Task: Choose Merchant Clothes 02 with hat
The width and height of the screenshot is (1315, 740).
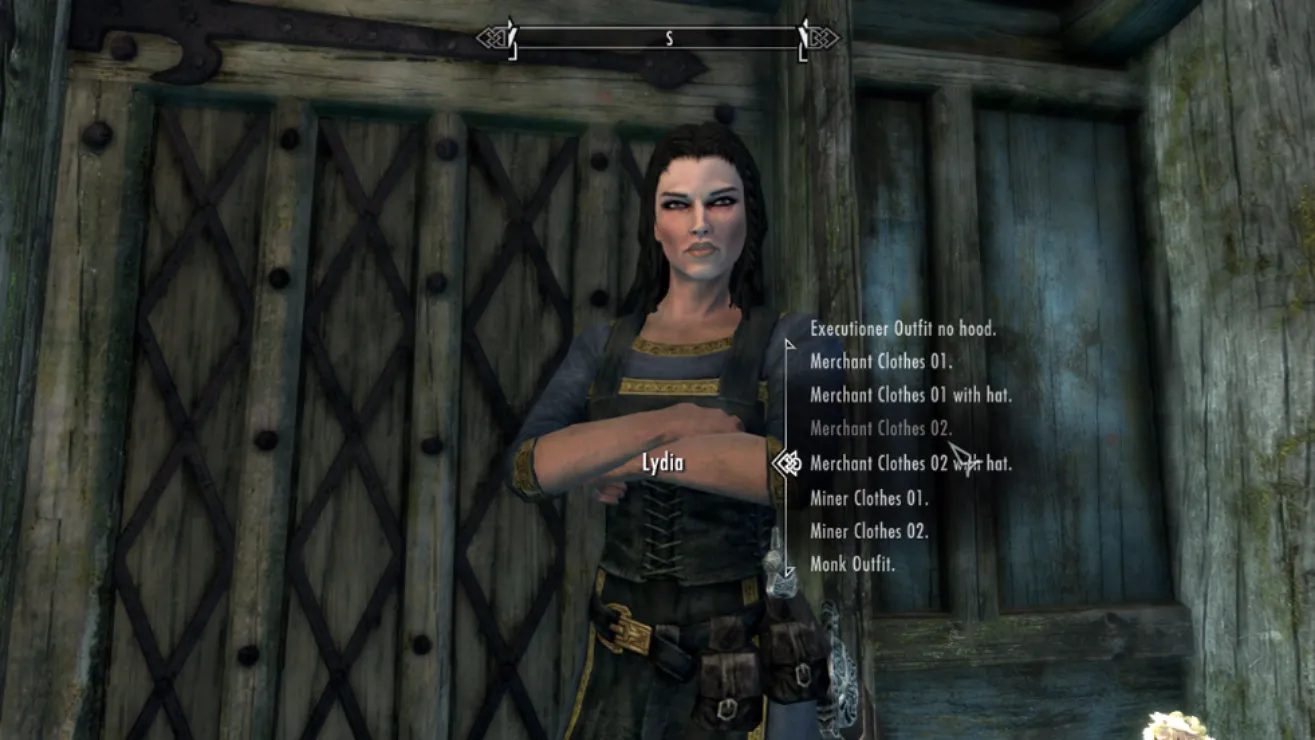Action: [x=910, y=464]
